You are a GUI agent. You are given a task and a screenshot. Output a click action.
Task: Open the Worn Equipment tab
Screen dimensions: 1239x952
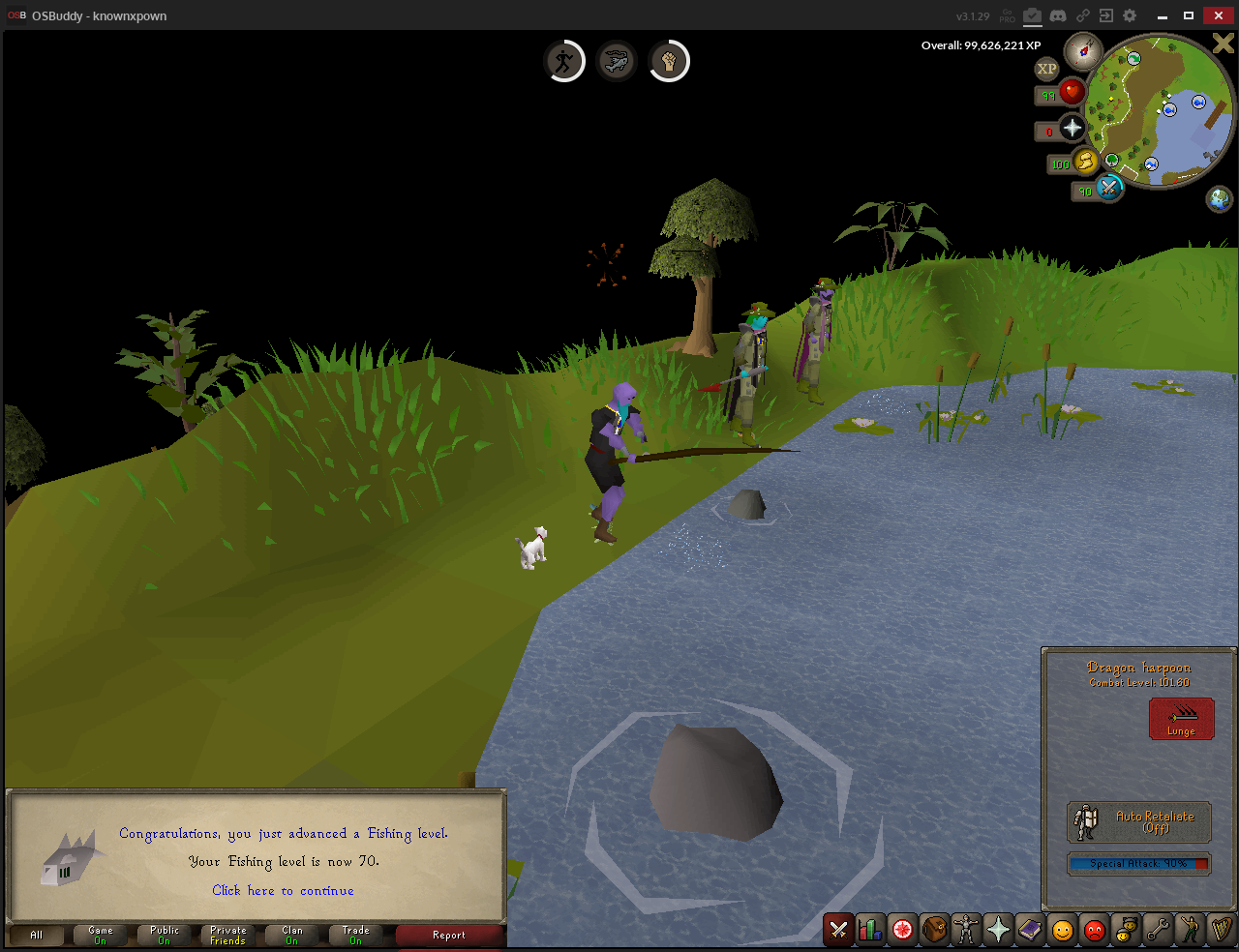pos(967,931)
